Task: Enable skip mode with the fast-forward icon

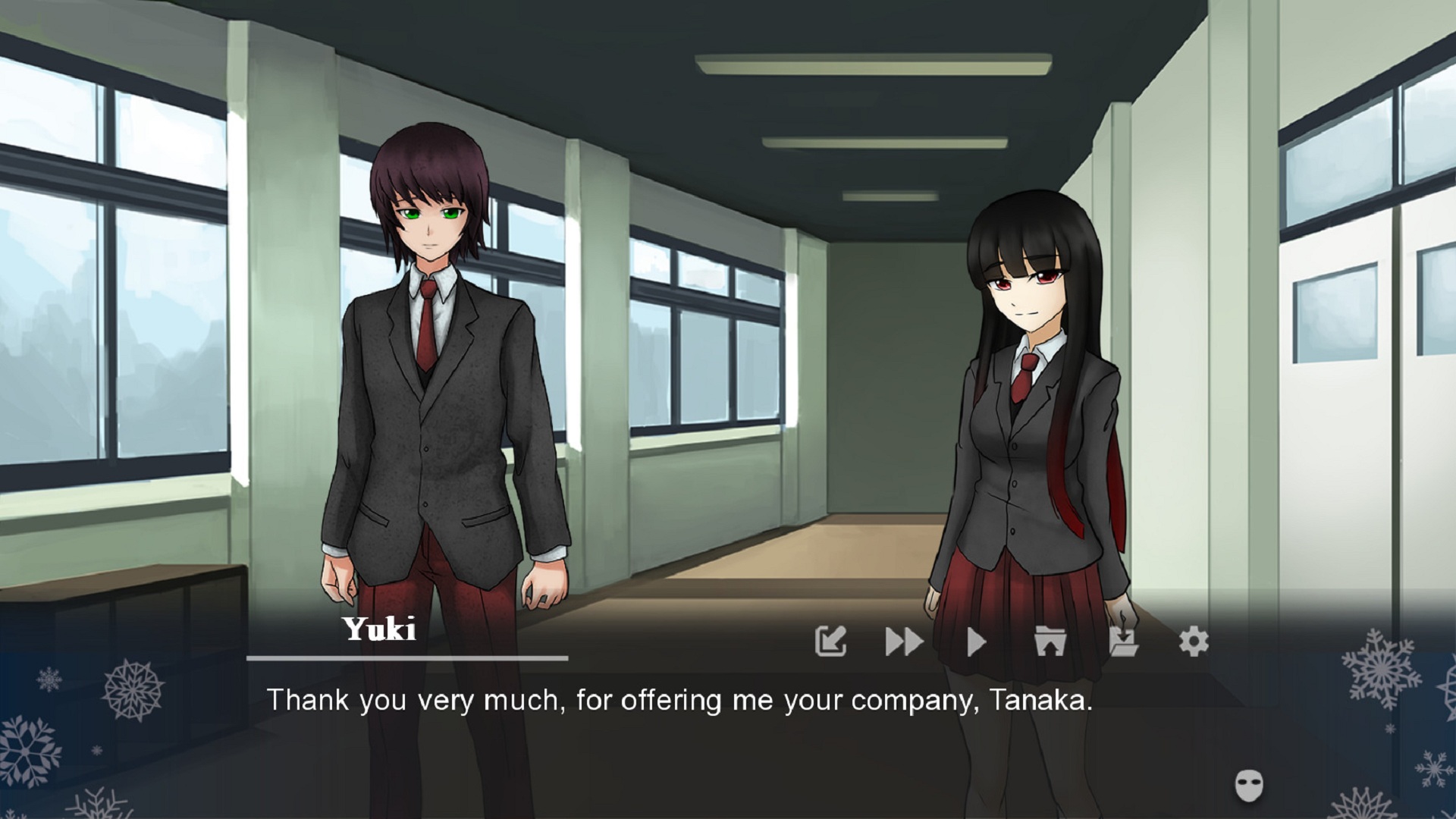Action: click(x=903, y=641)
